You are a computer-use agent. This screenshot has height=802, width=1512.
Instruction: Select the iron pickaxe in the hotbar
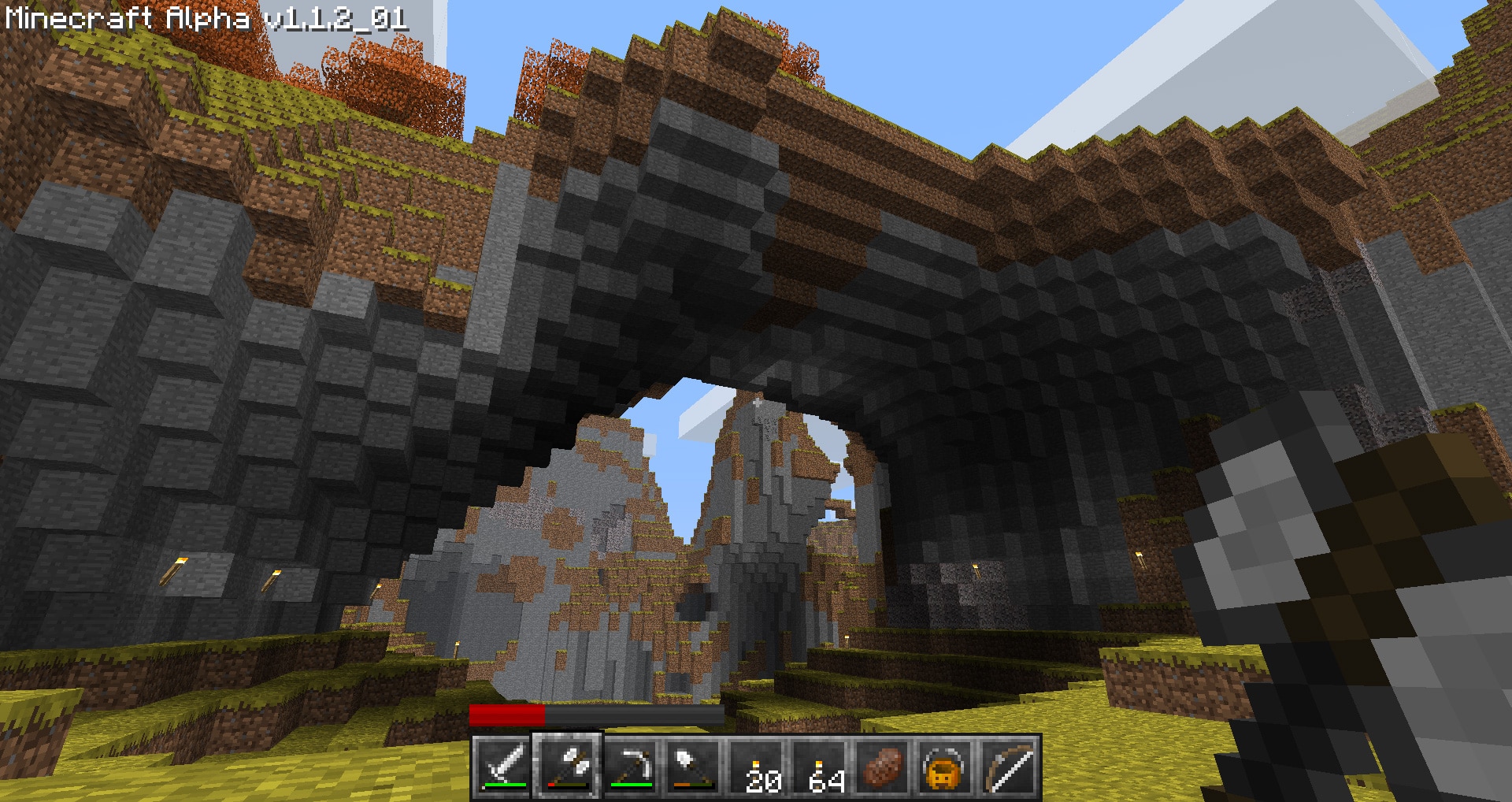tap(634, 764)
